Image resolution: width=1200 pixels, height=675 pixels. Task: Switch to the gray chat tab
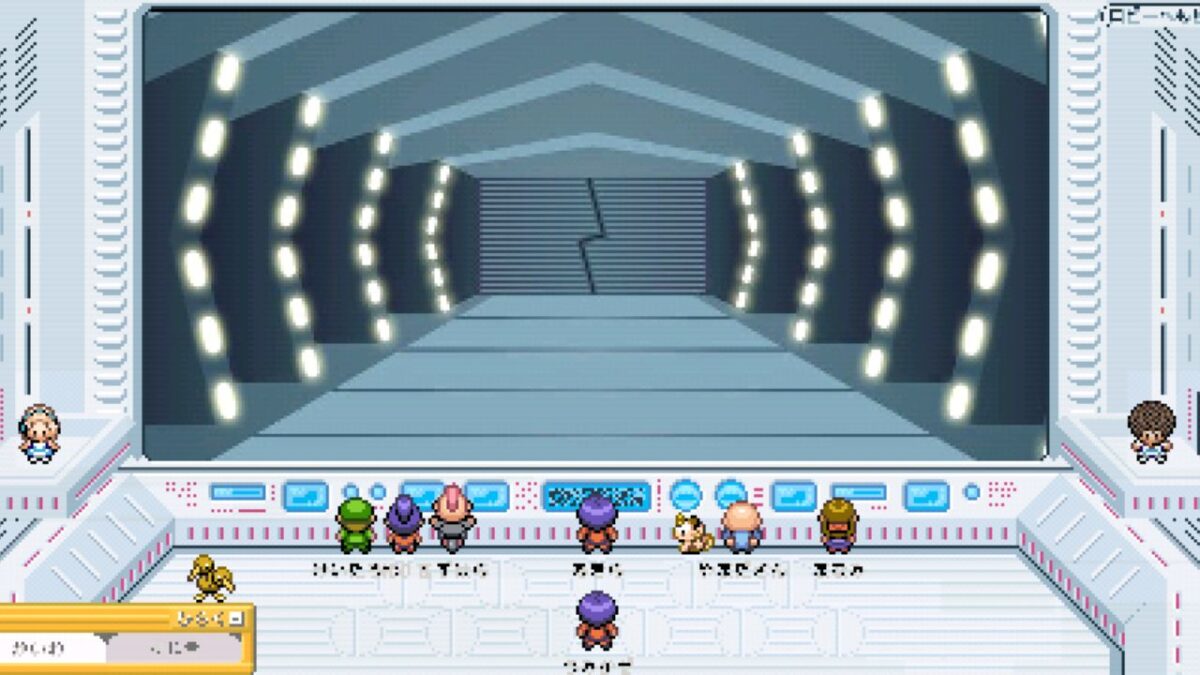tap(173, 648)
